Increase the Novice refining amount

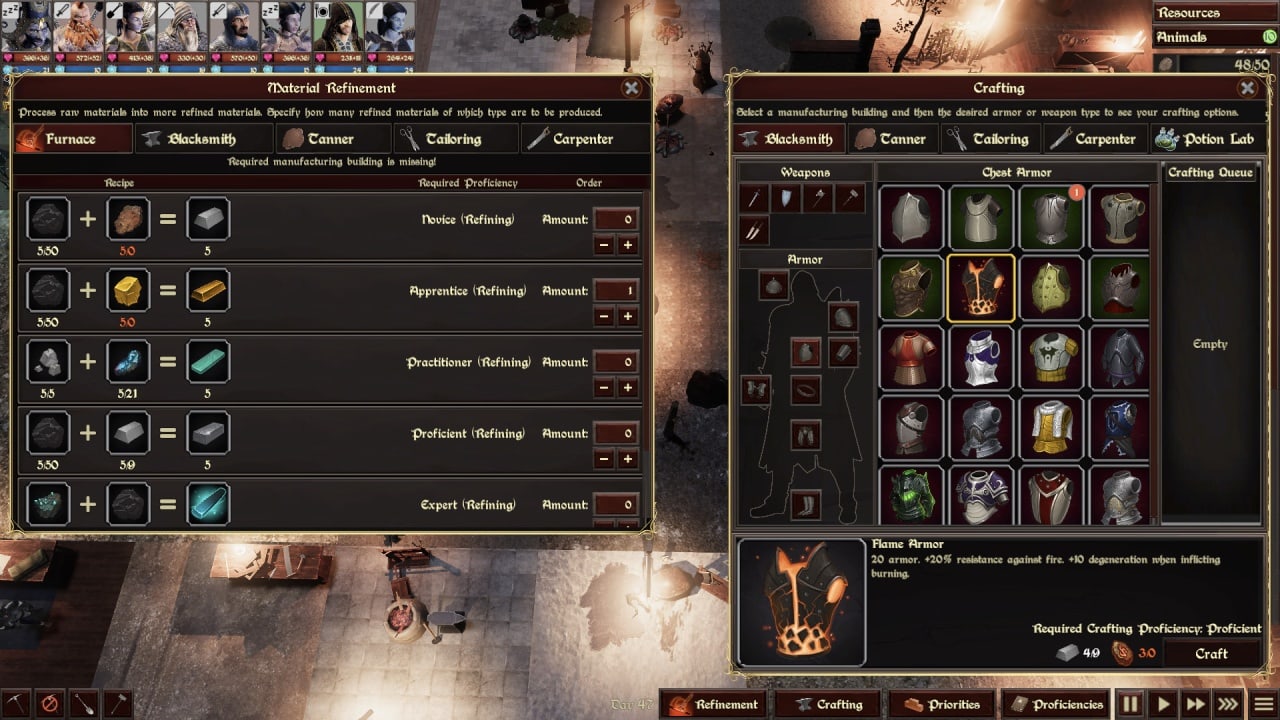pos(628,245)
